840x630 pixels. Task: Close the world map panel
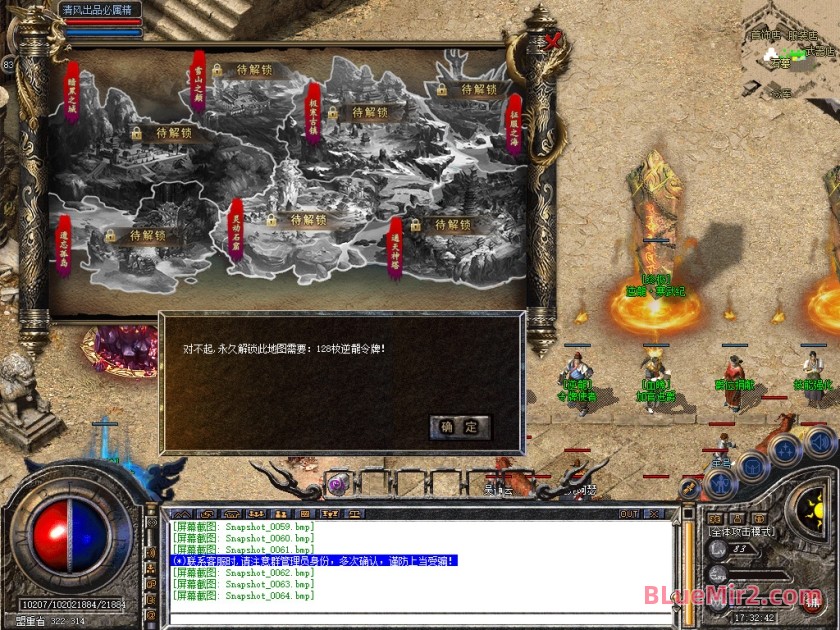pyautogui.click(x=553, y=42)
